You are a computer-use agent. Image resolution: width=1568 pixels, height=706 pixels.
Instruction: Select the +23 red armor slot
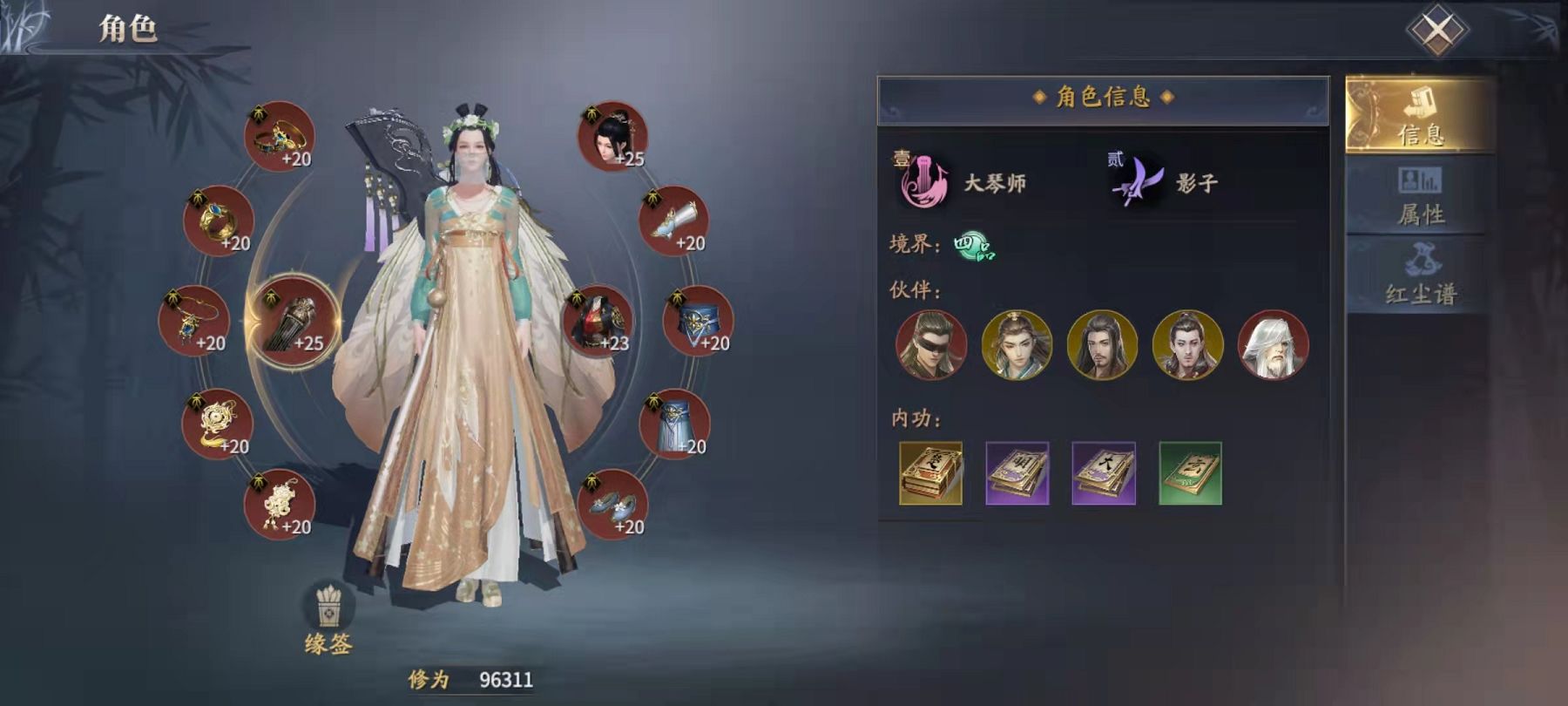click(598, 321)
